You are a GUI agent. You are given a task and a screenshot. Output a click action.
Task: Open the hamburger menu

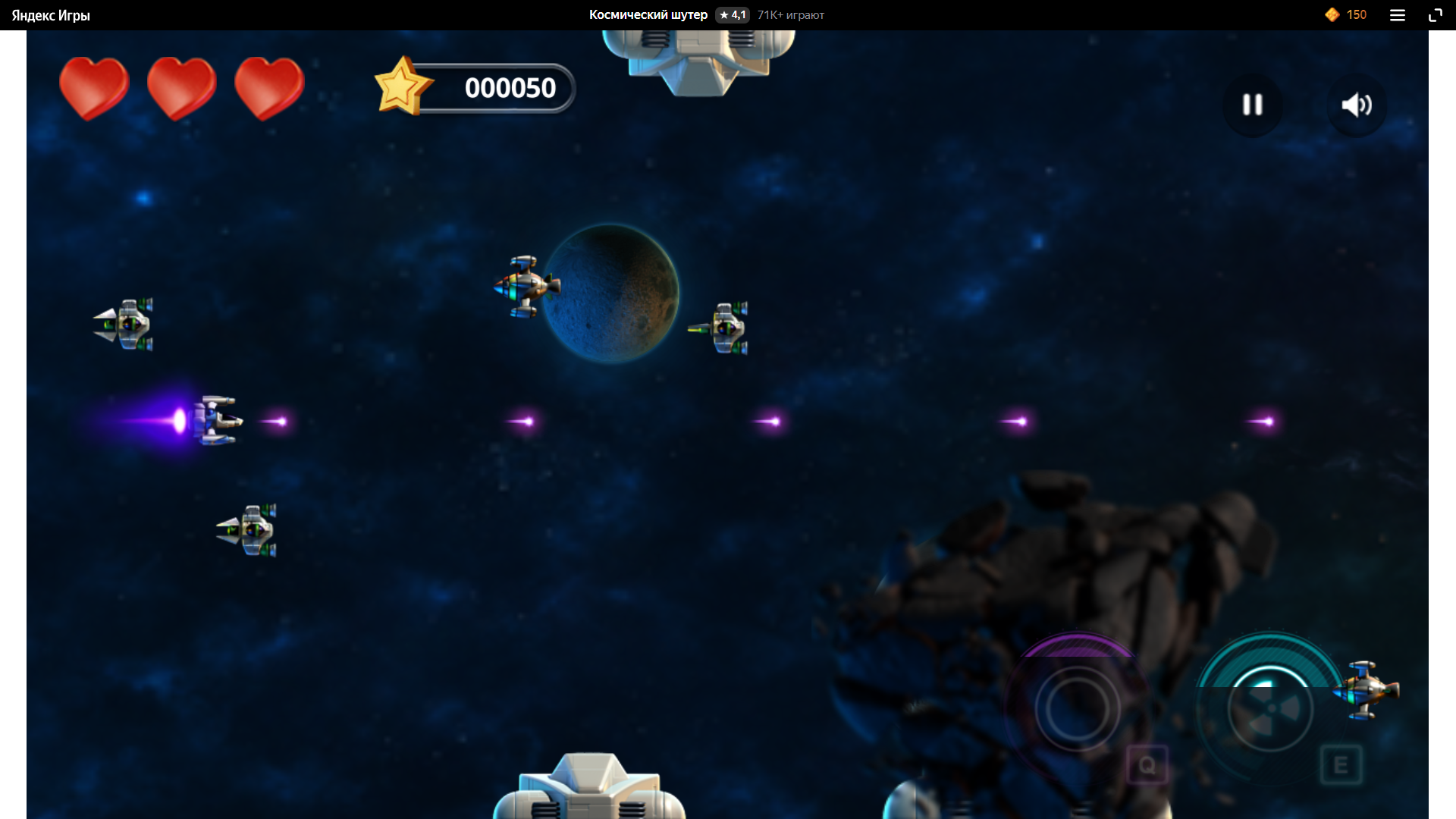pos(1398,14)
